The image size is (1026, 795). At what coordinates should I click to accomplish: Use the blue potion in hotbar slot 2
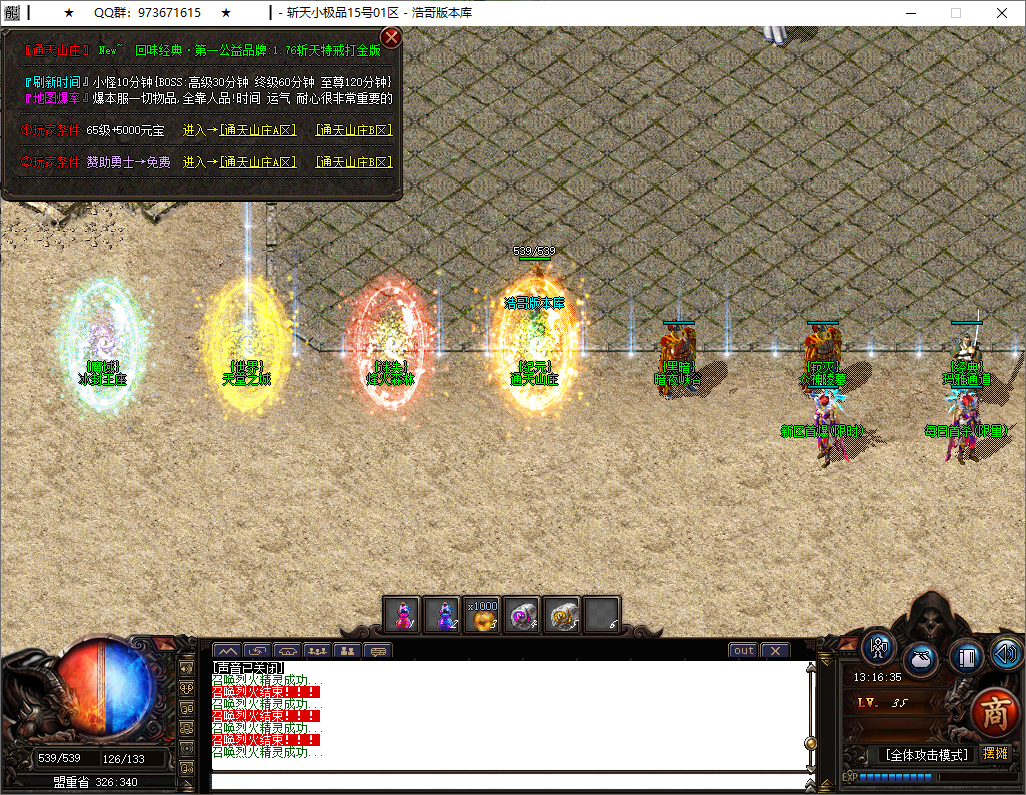[x=442, y=614]
